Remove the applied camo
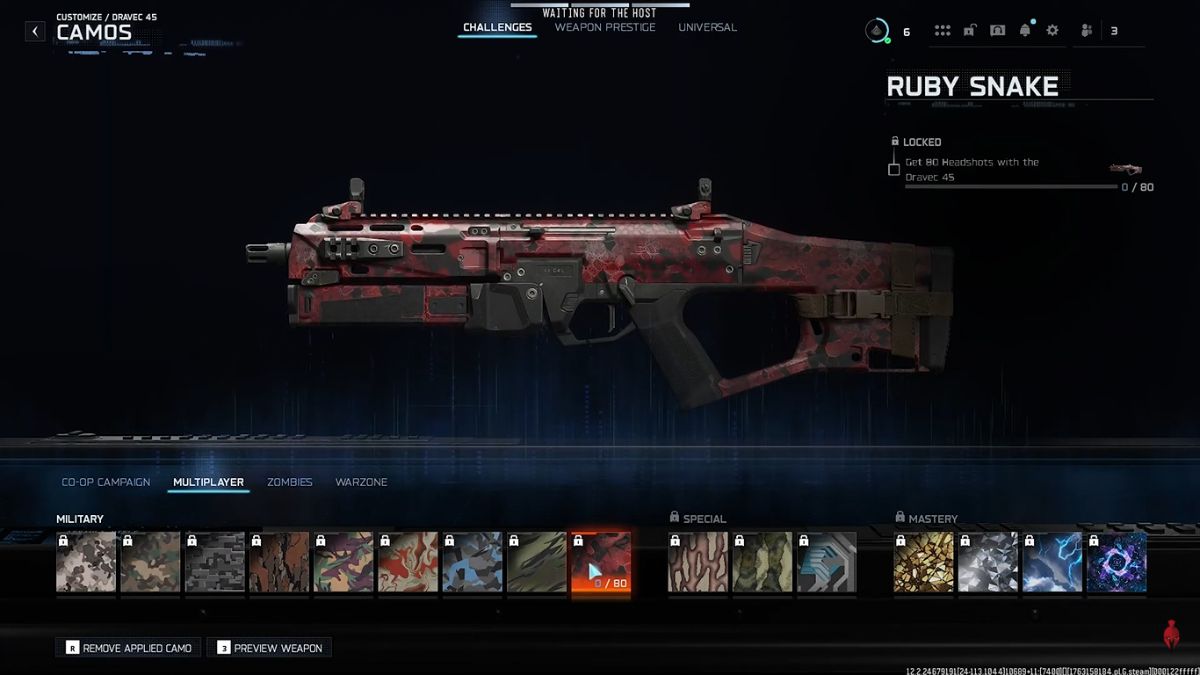This screenshot has width=1200, height=675. click(128, 648)
